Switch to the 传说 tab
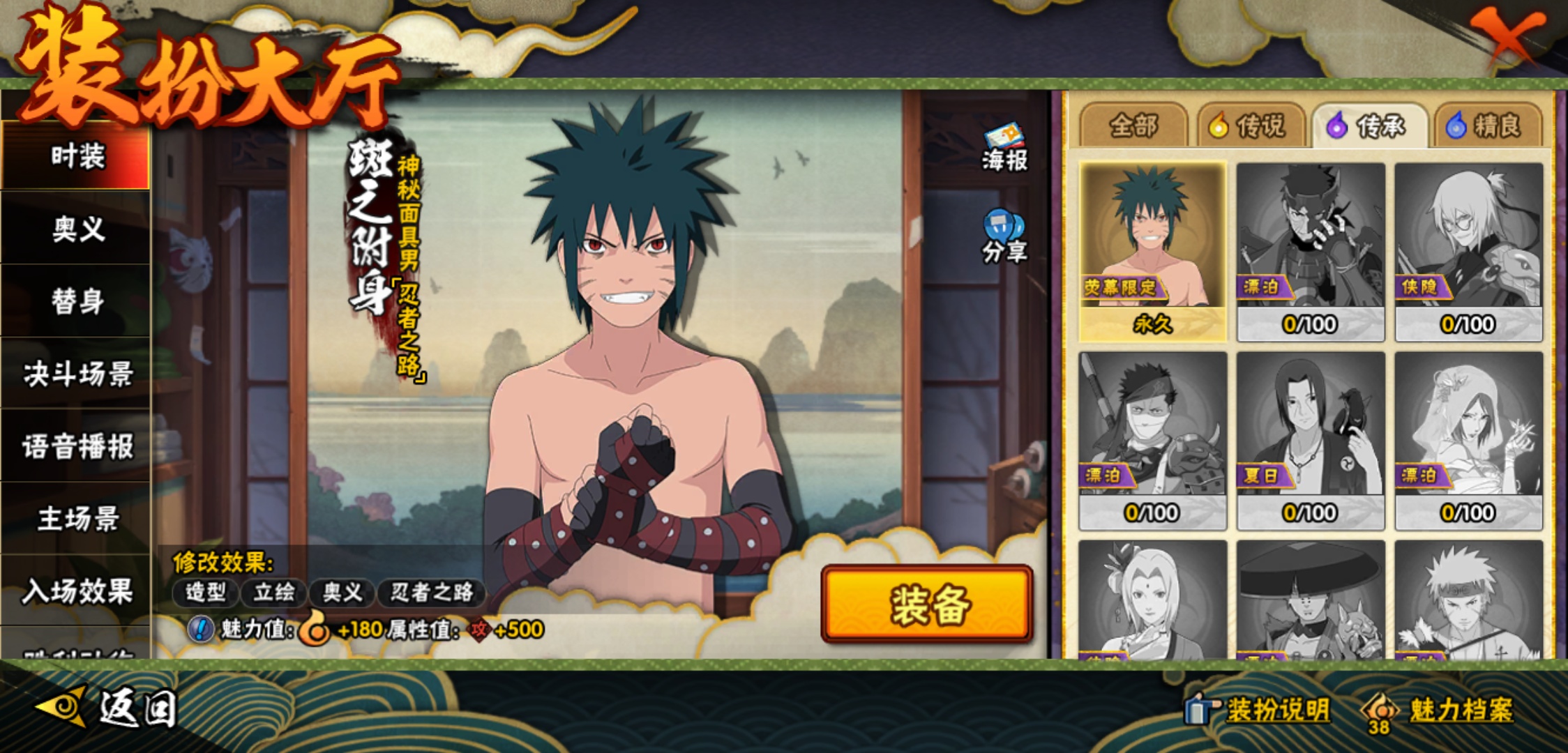This screenshot has height=753, width=1568. tap(1251, 126)
